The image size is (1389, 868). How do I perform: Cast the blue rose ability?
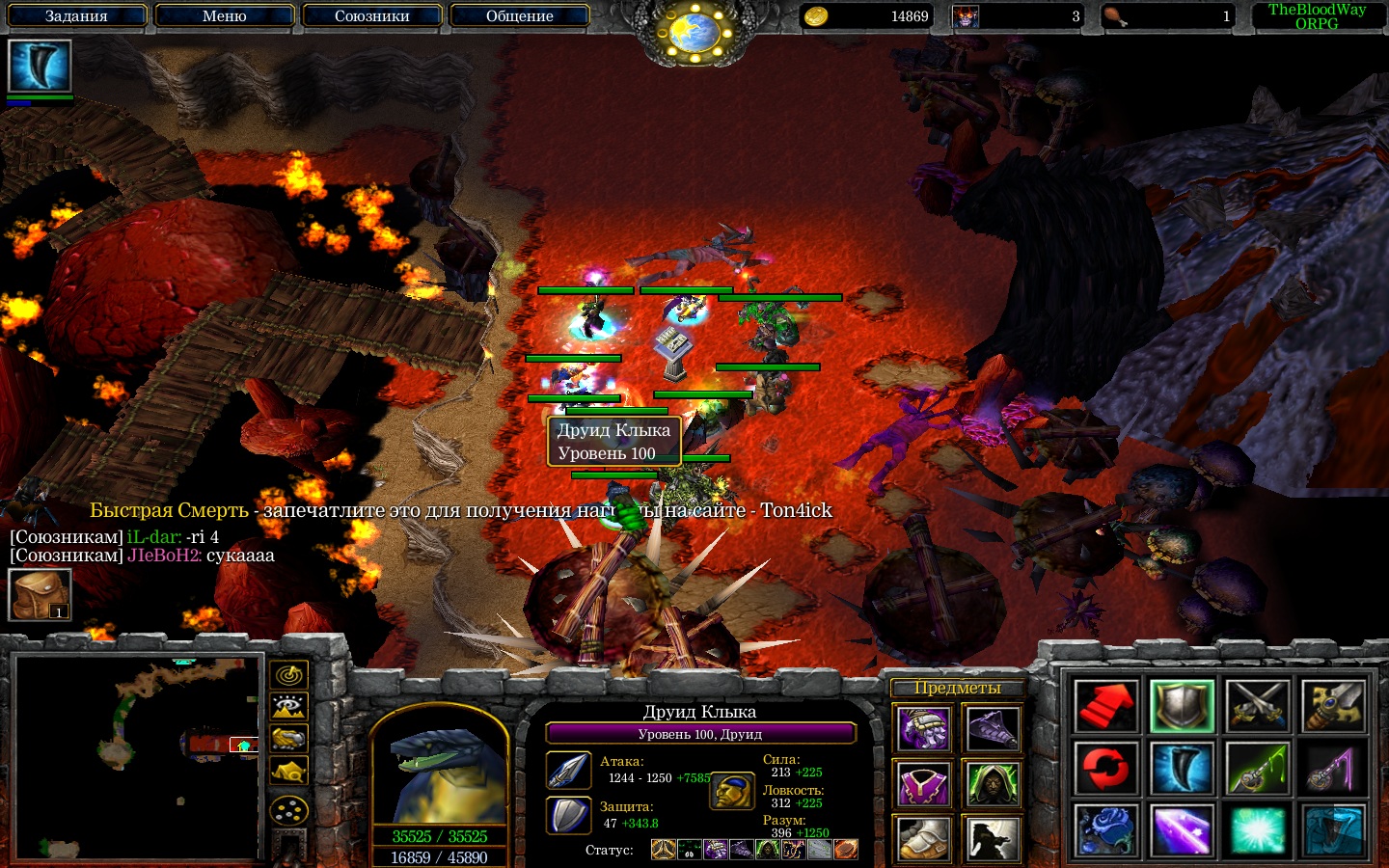(x=1105, y=830)
